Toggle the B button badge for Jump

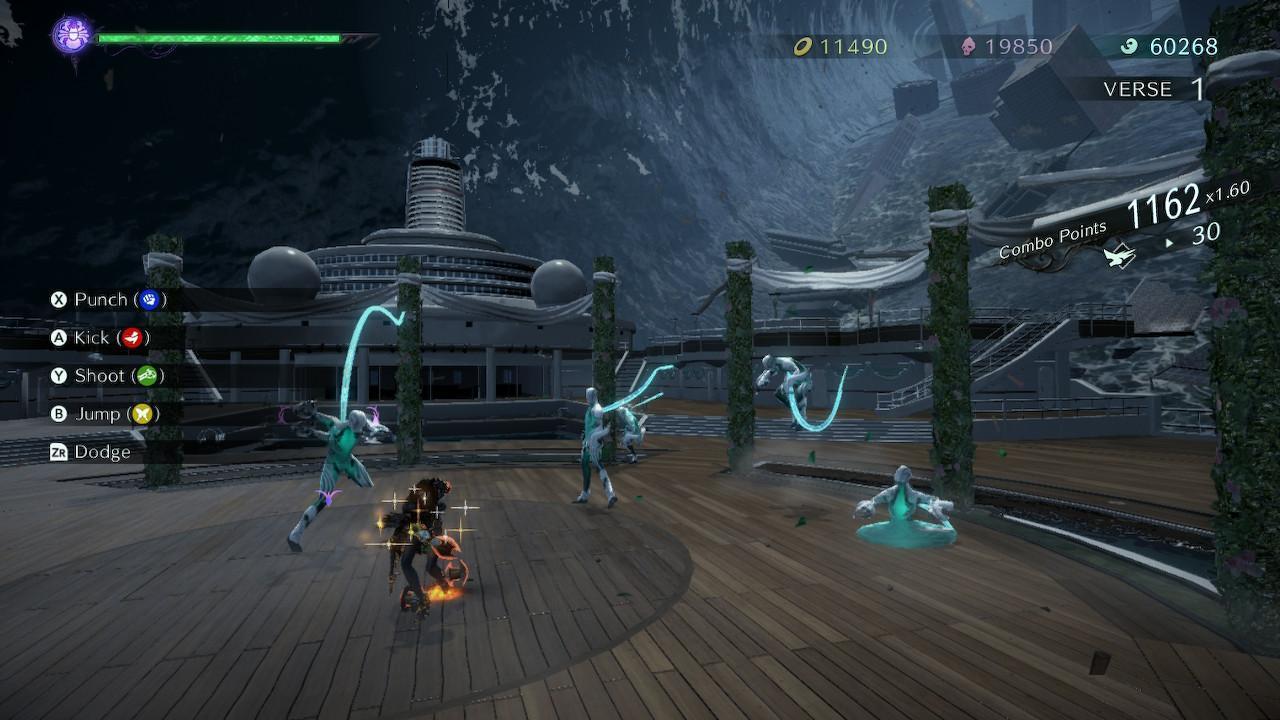pyautogui.click(x=57, y=414)
